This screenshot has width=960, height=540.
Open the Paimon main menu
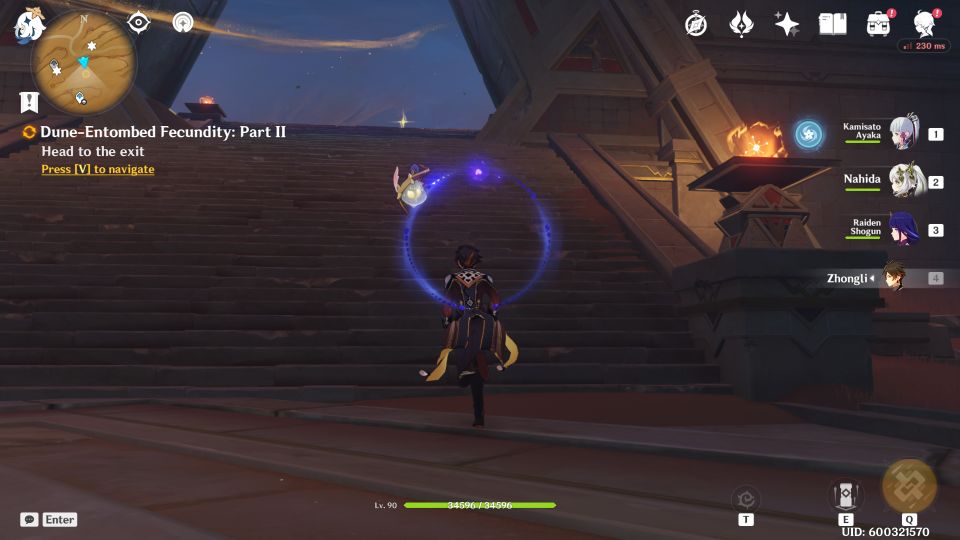point(28,27)
